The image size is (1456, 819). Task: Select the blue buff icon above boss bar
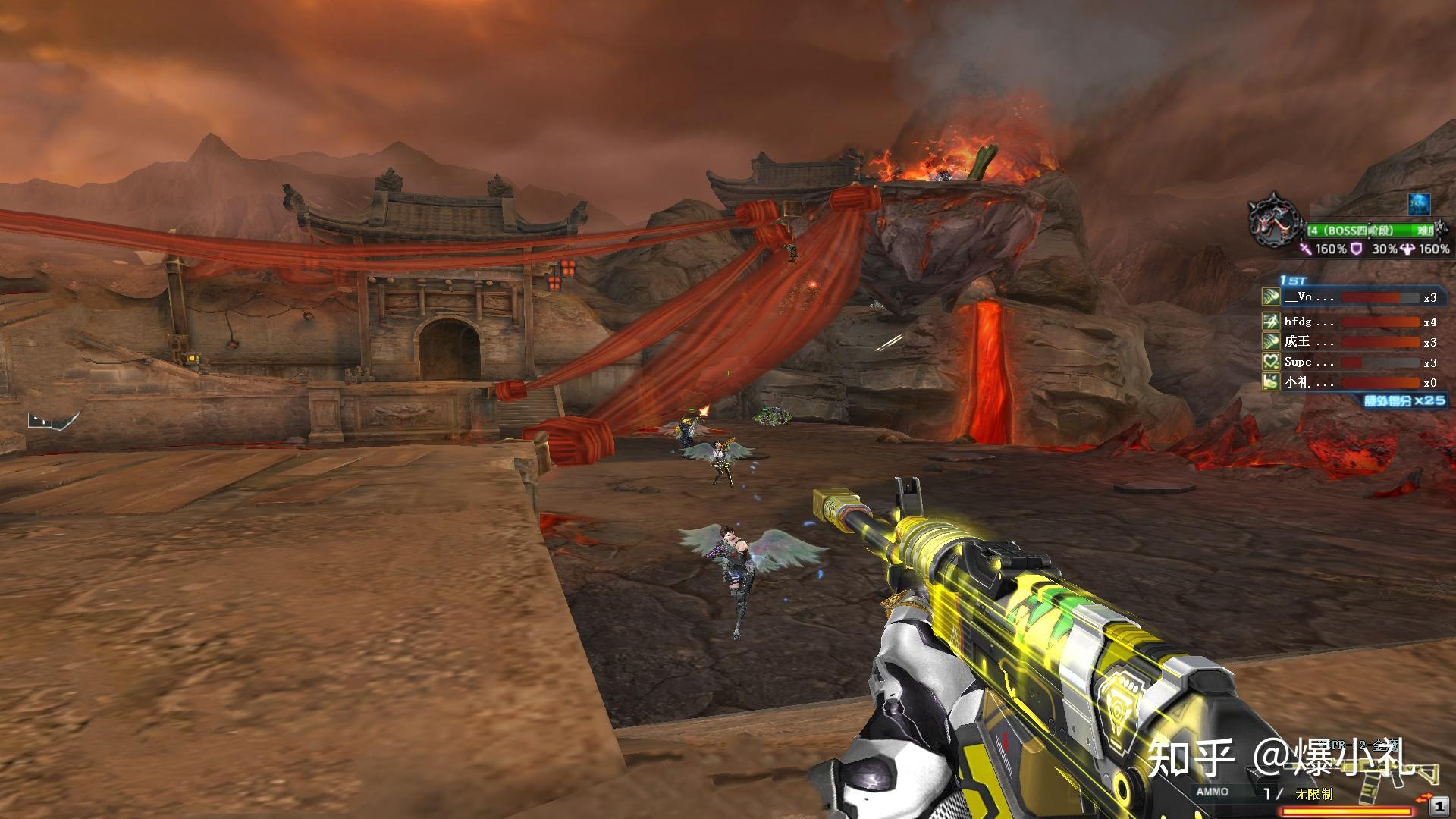tap(1419, 203)
